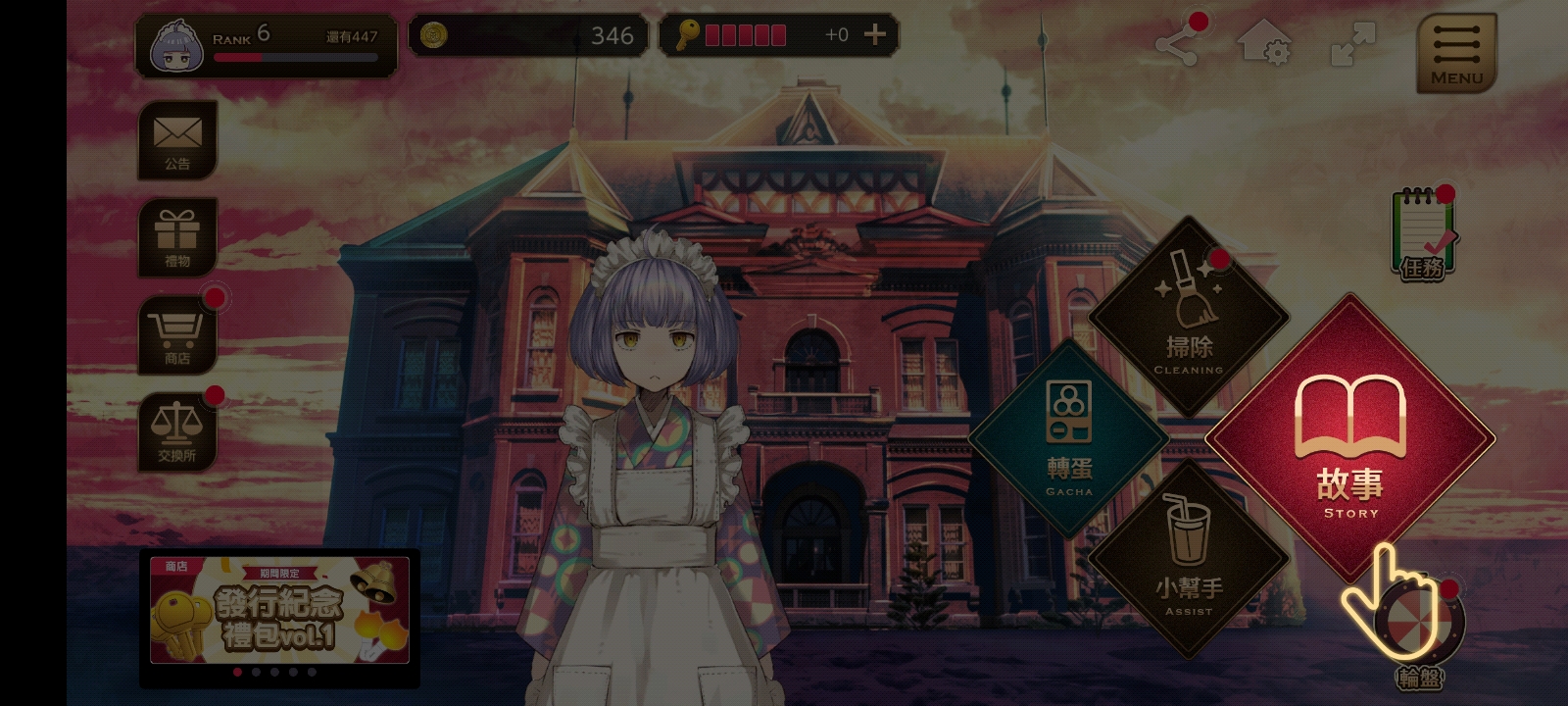This screenshot has width=1568, height=706.
Task: Open the Story (故事) diamond button
Action: 1349,438
